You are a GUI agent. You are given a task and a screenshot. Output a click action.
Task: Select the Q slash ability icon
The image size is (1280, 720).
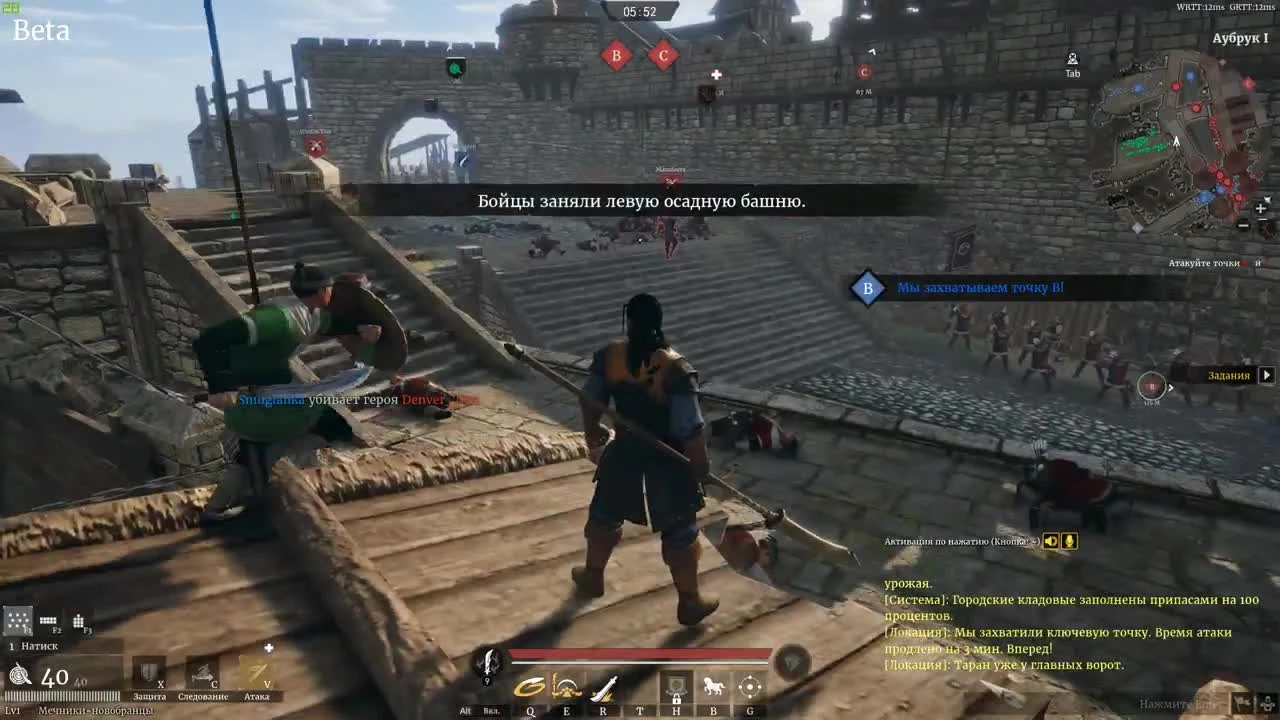click(x=530, y=687)
